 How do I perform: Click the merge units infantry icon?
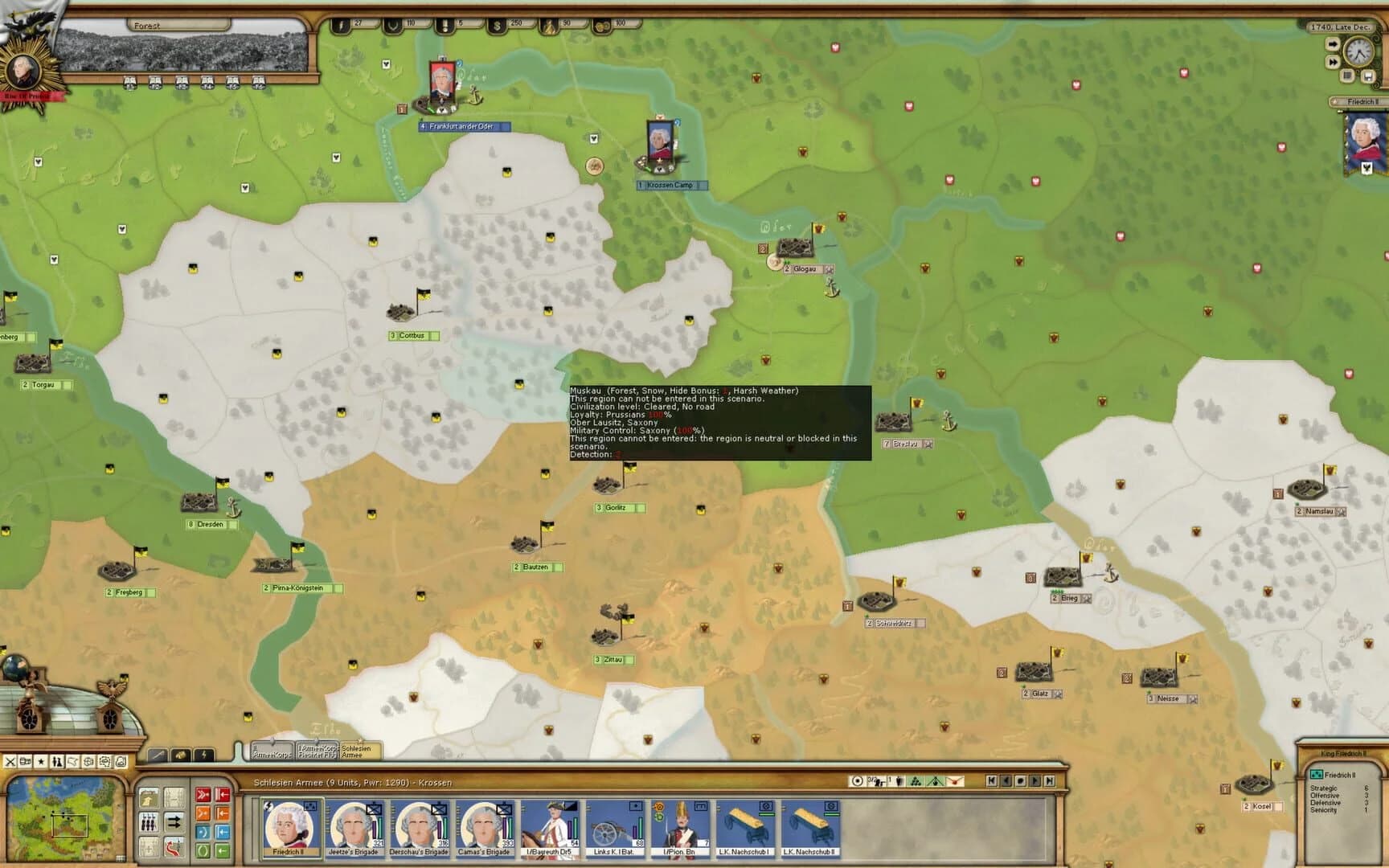click(x=148, y=822)
